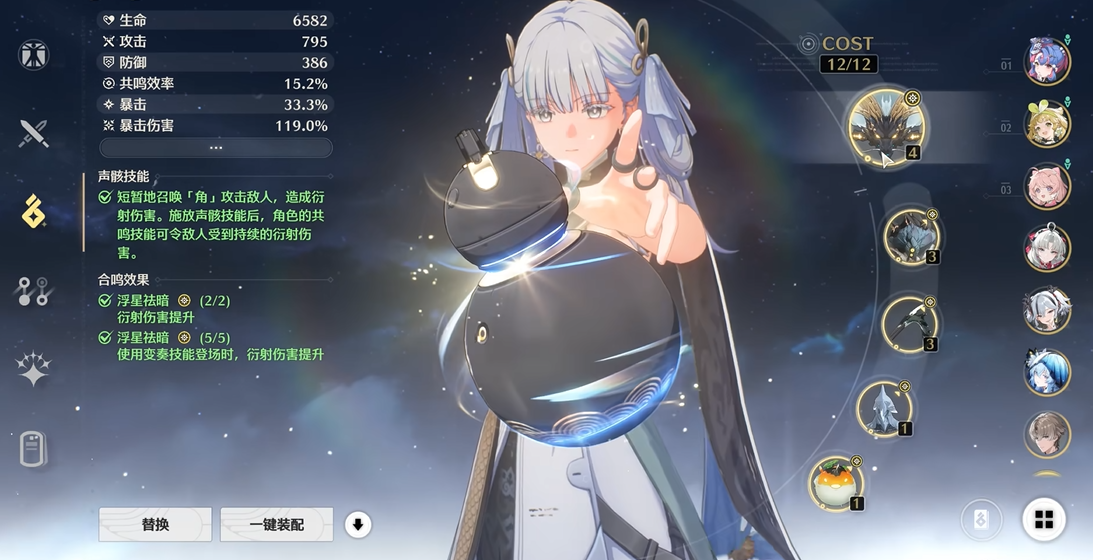
Task: Open the down-arrow button beside 一键装配
Action: [358, 524]
